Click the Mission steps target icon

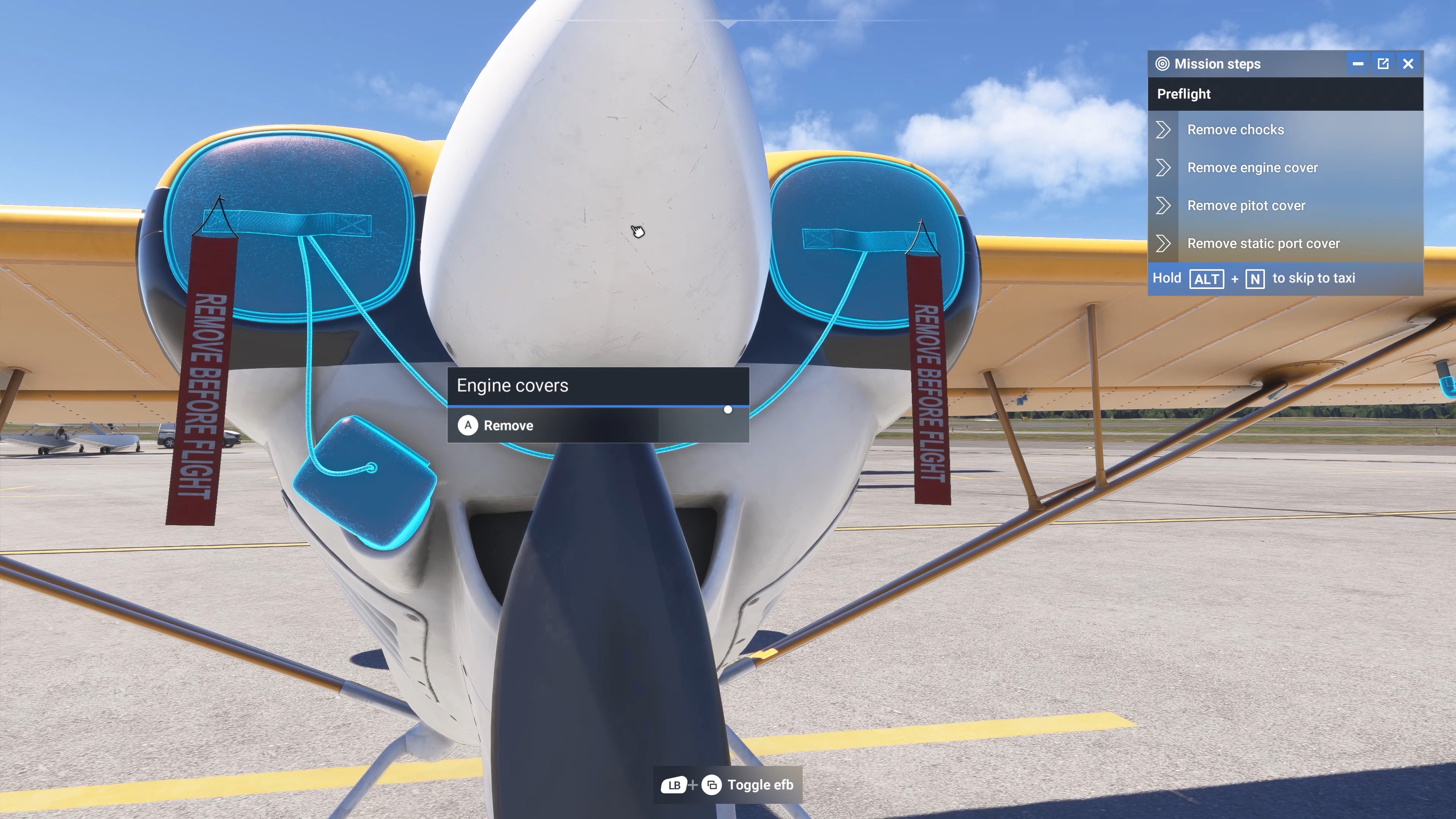[x=1163, y=64]
